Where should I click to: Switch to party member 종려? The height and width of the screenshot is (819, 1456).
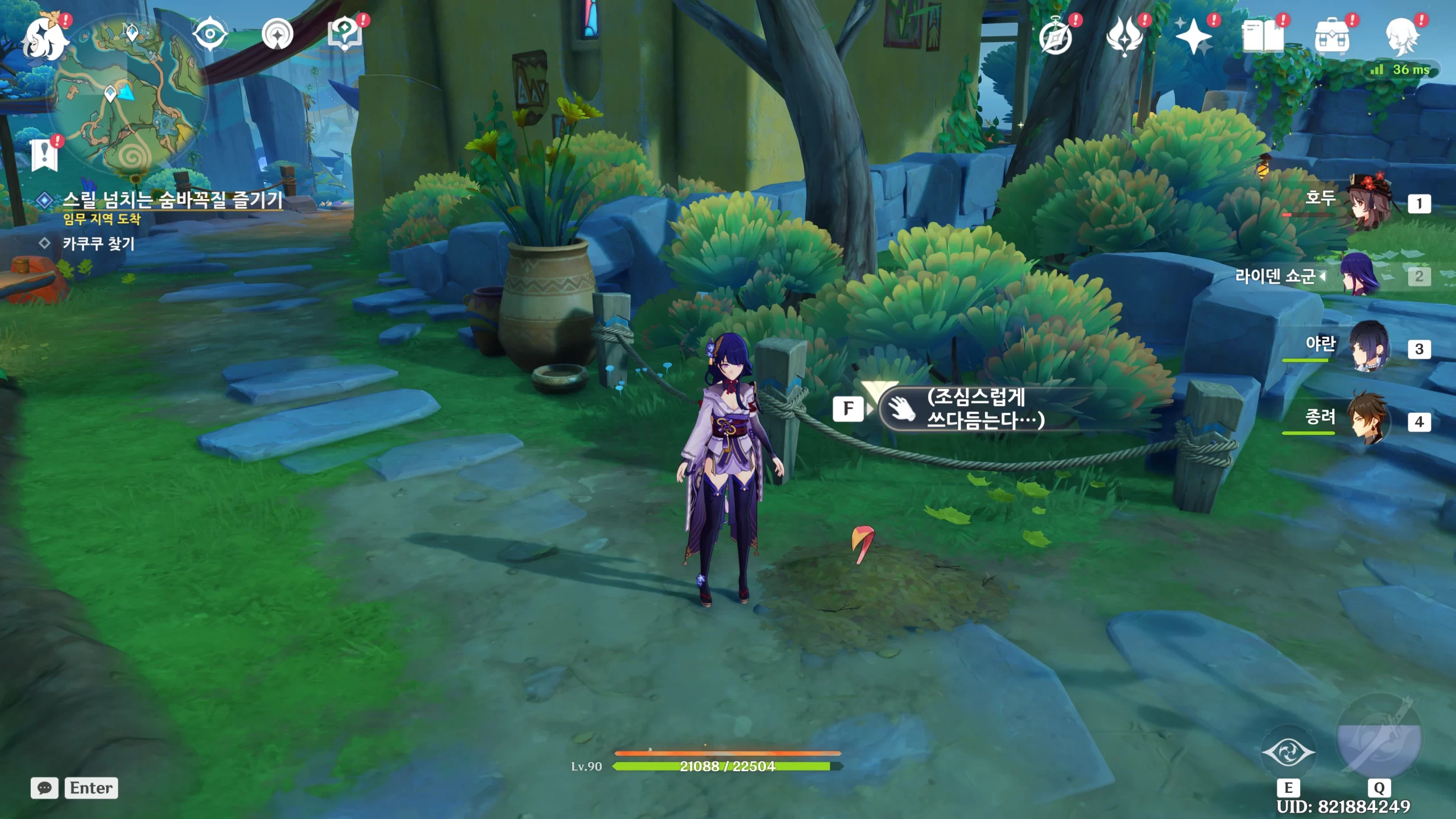coord(1370,421)
